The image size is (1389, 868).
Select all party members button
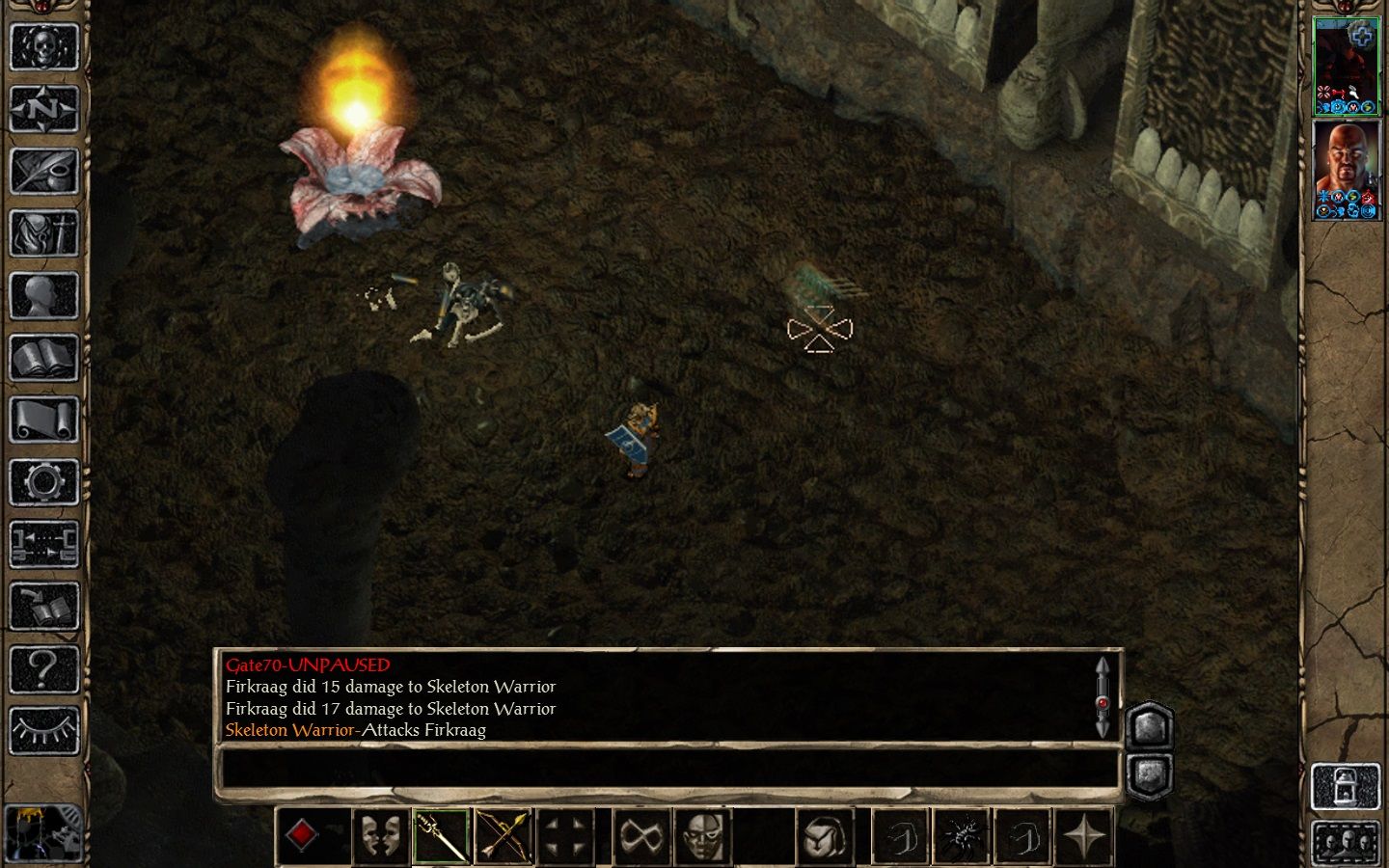1347,843
